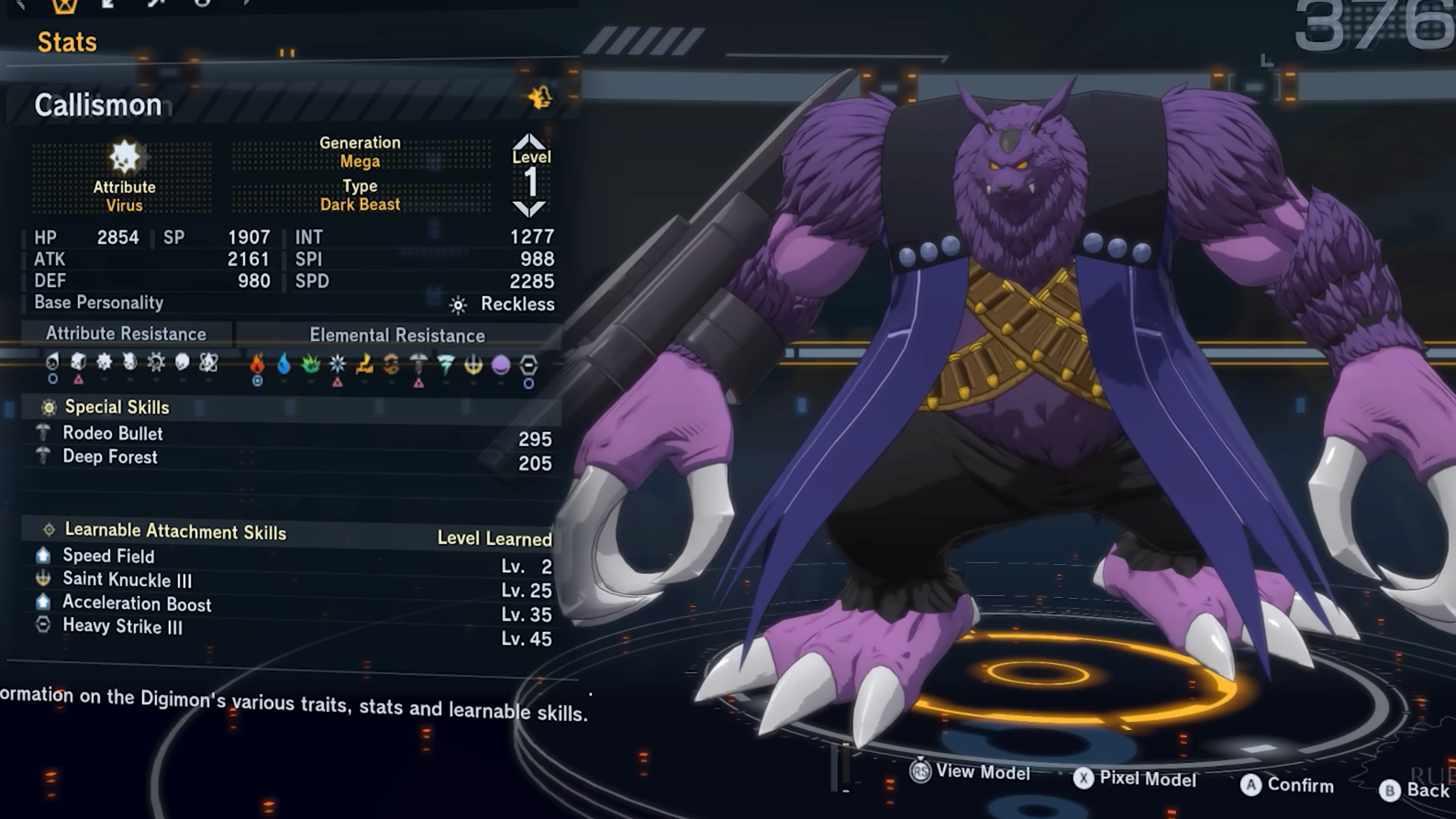The width and height of the screenshot is (1456, 819).
Task: Click the yellow icon beside Callismon's name
Action: tap(539, 97)
